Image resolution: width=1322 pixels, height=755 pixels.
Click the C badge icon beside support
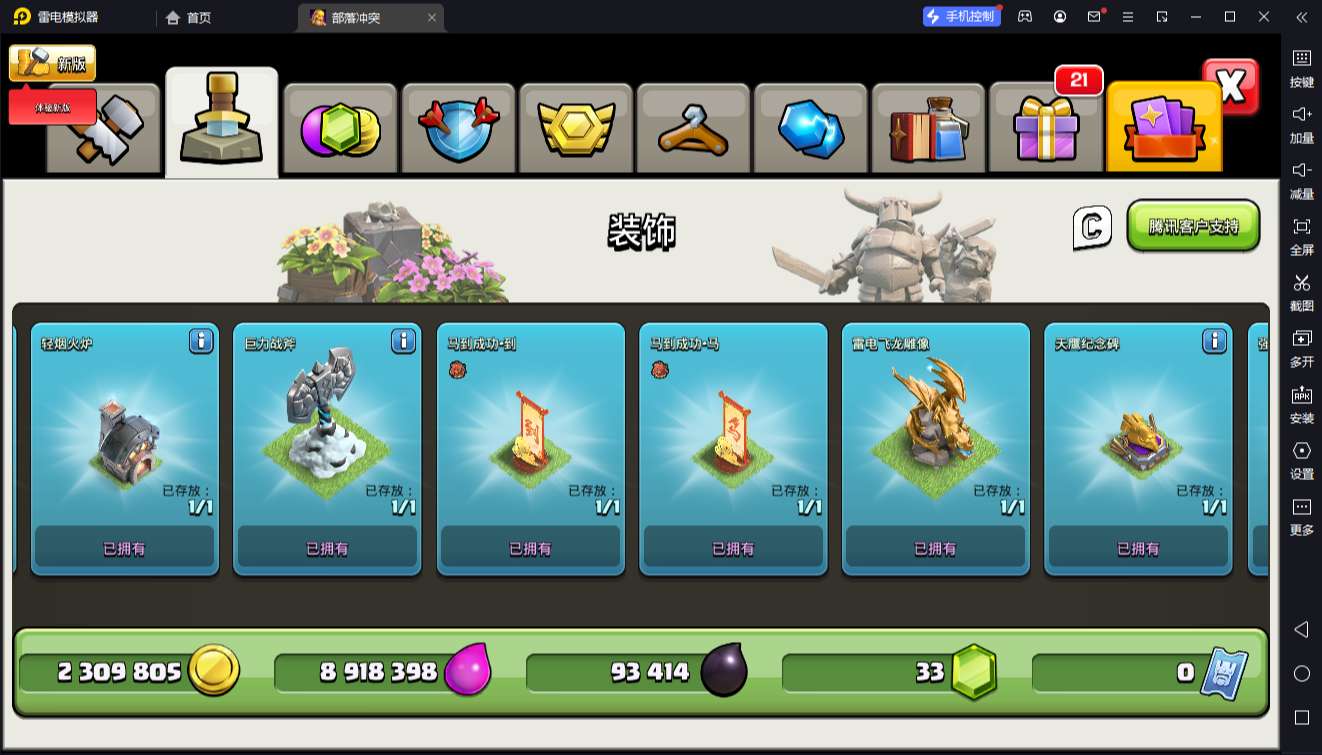(1092, 228)
